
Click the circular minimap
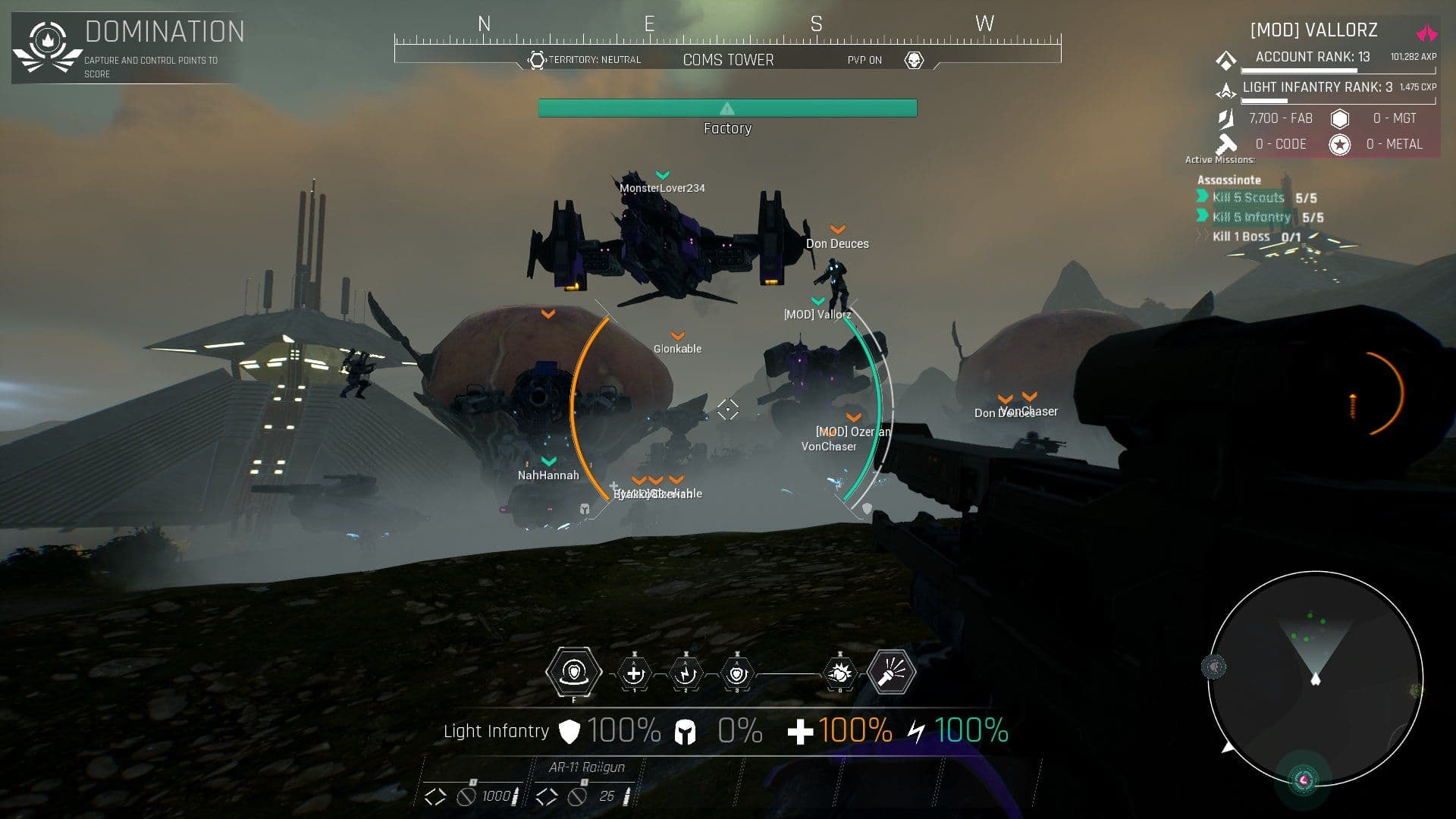(x=1315, y=679)
